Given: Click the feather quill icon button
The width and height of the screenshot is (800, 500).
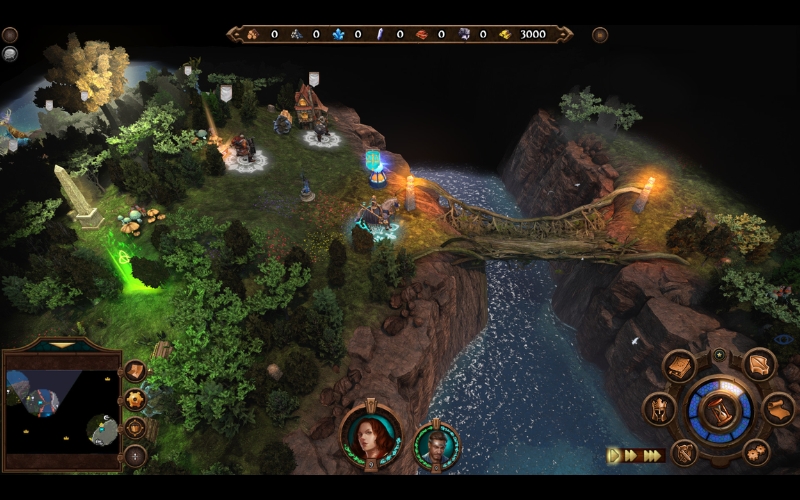Looking at the screenshot, I should coord(759,365).
